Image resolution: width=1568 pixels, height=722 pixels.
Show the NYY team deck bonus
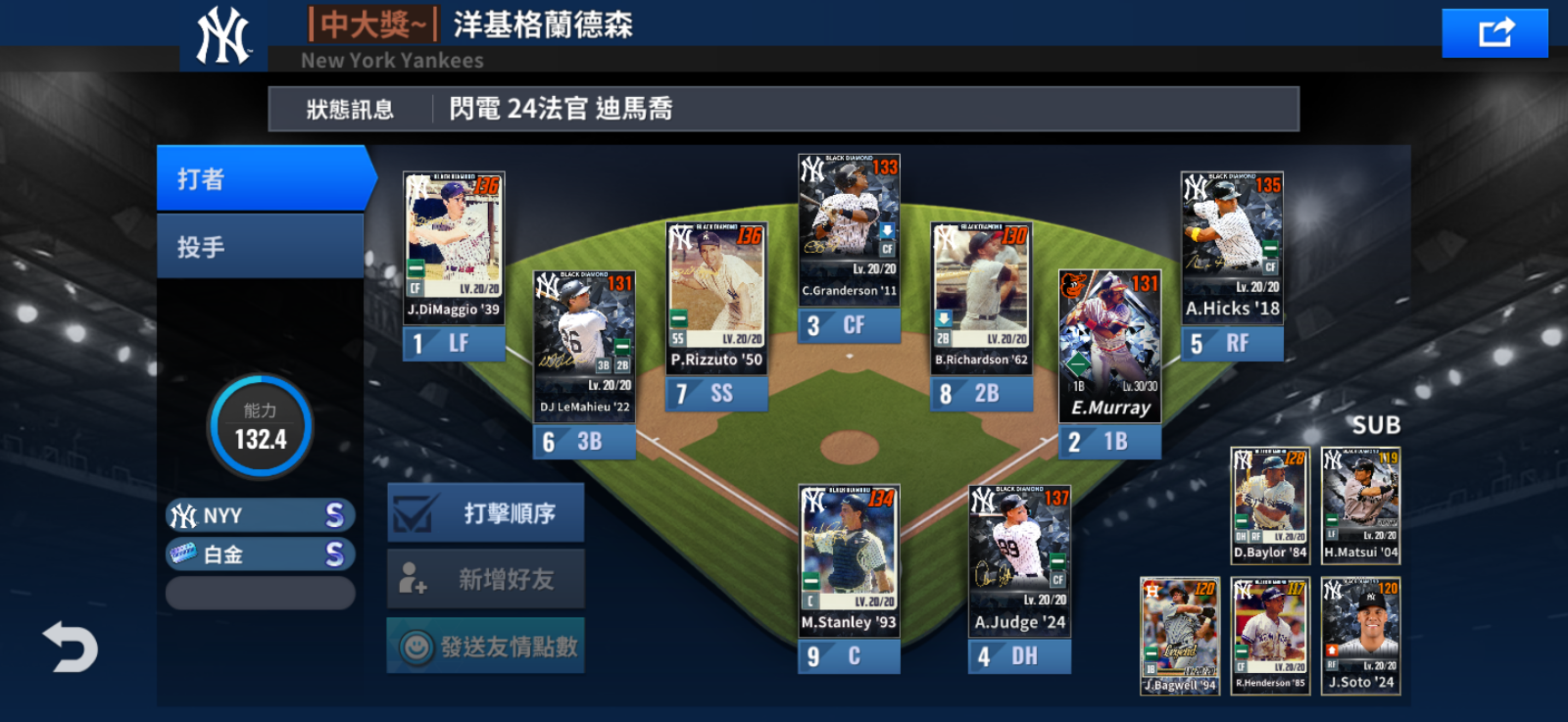tap(260, 515)
